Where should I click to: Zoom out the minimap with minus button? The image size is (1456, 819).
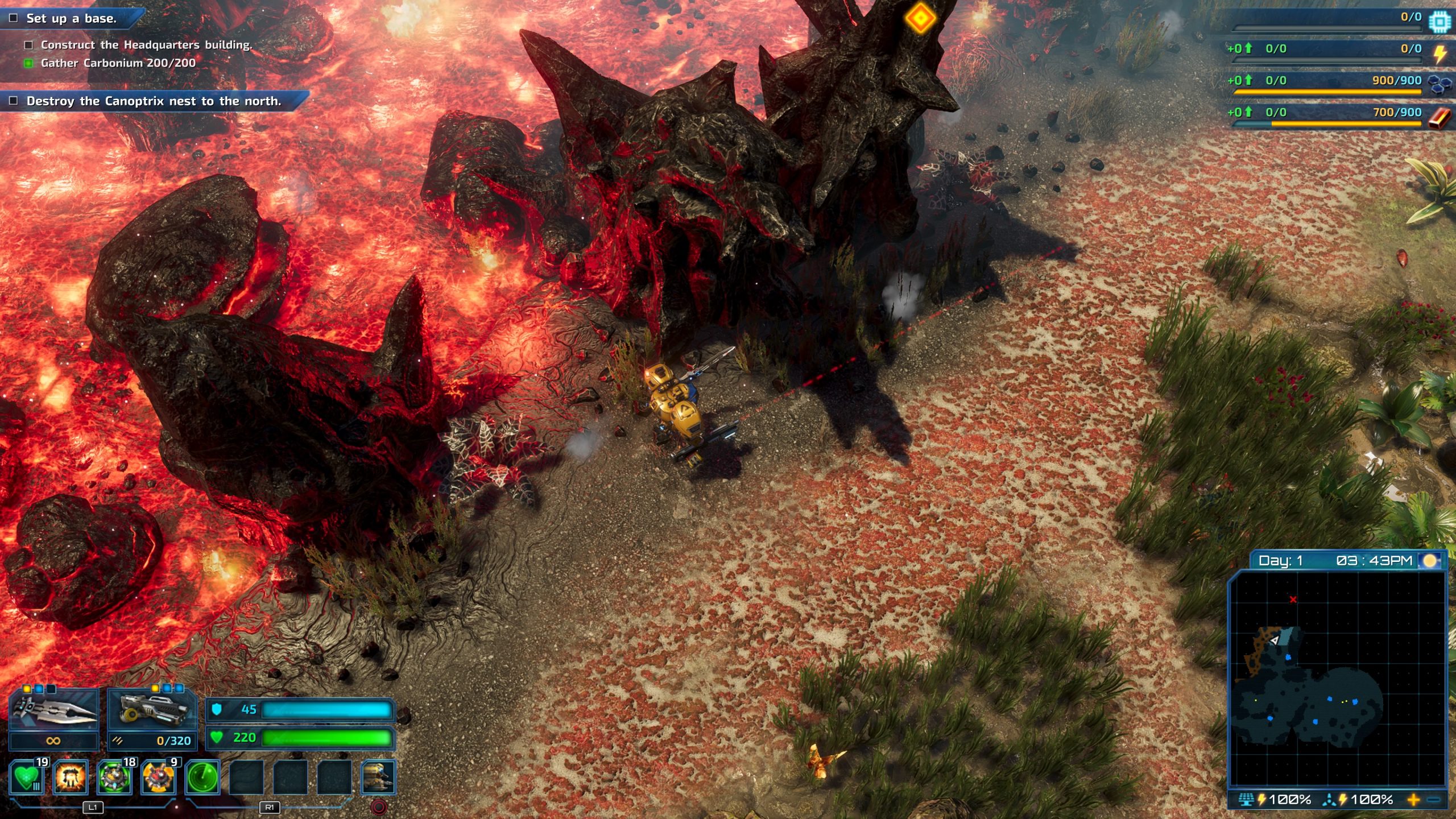[1434, 800]
